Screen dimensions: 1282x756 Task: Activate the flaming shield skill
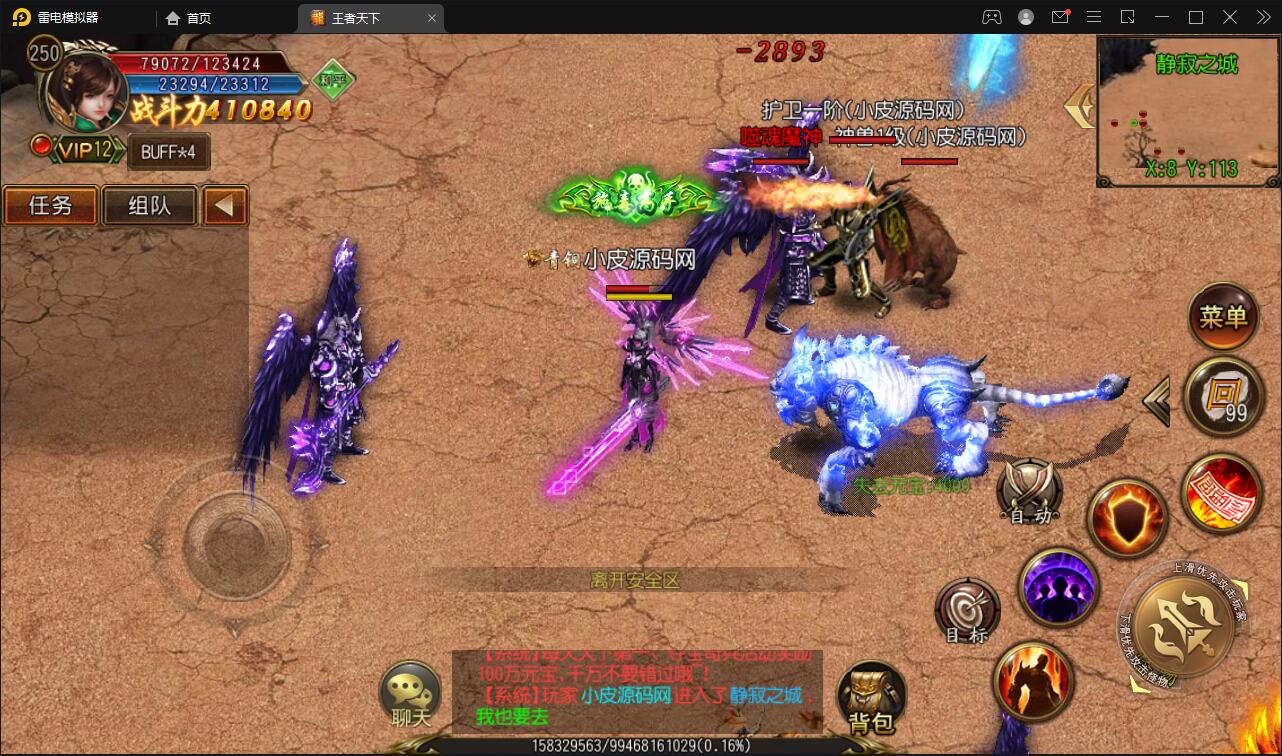1127,518
